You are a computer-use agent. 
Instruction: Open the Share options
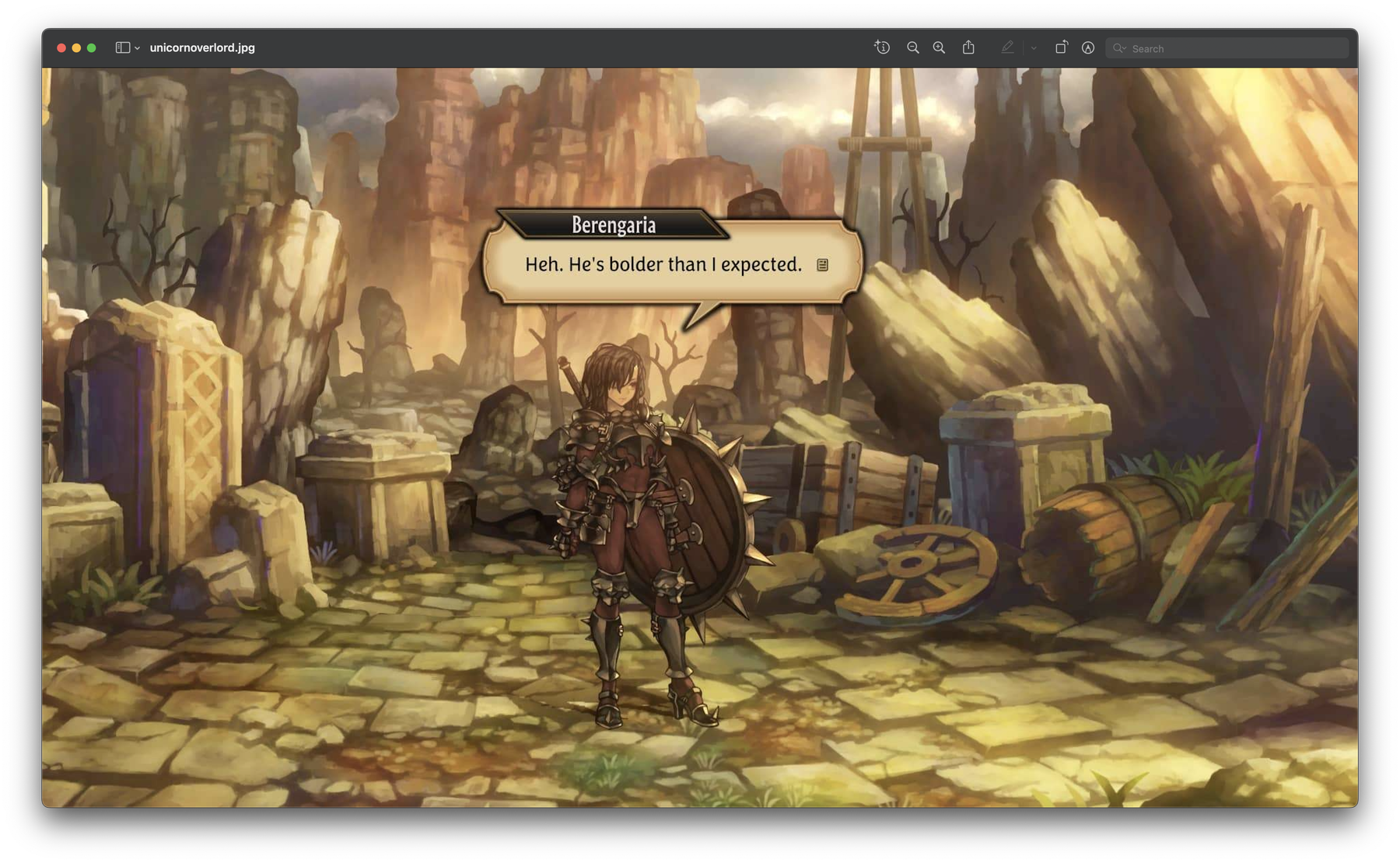pyautogui.click(x=968, y=47)
